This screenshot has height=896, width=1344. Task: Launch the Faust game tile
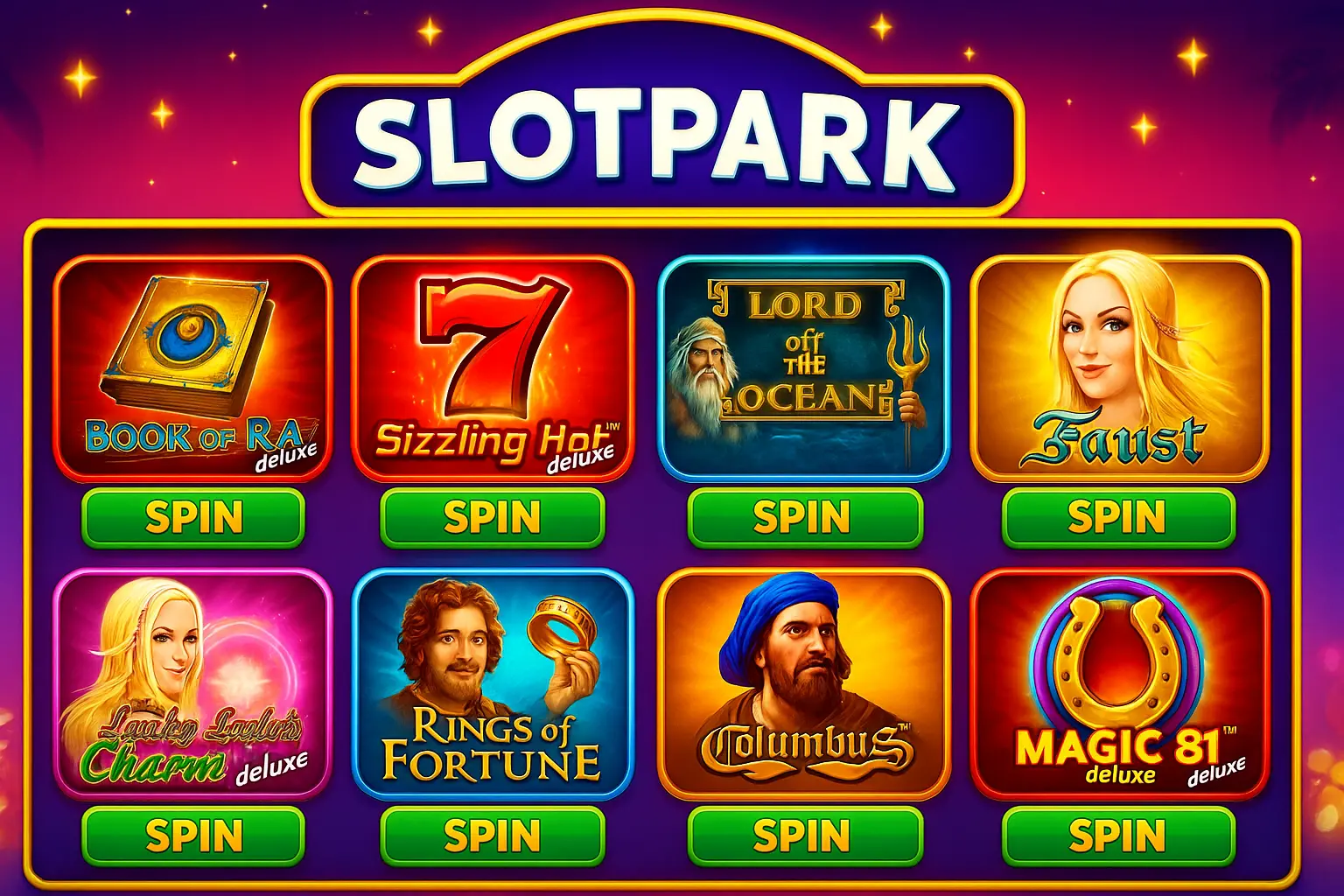coord(1120,367)
